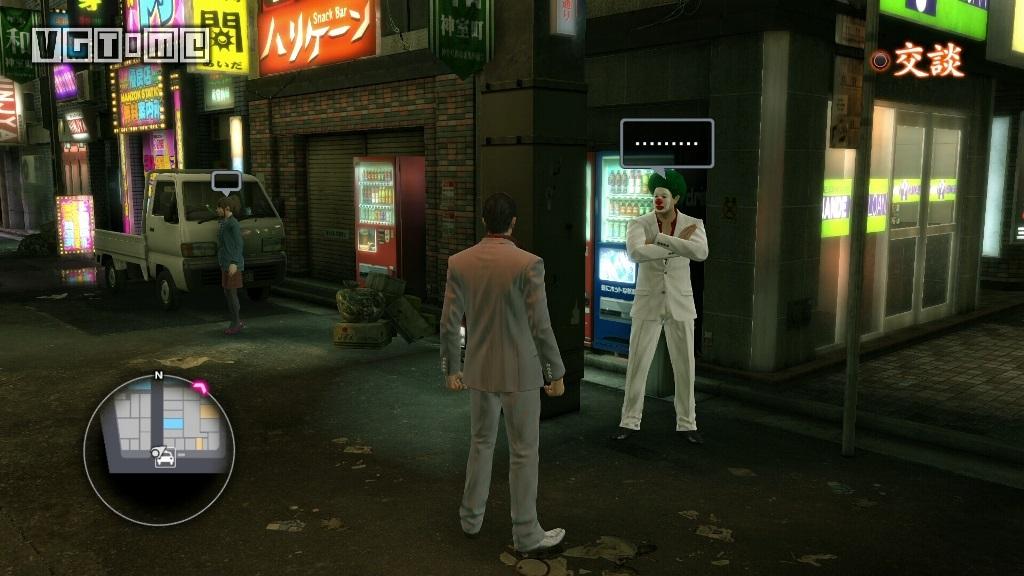Screen dimensions: 1024x576
Task: Select the small speech bubble over the woman
Action: 227,182
